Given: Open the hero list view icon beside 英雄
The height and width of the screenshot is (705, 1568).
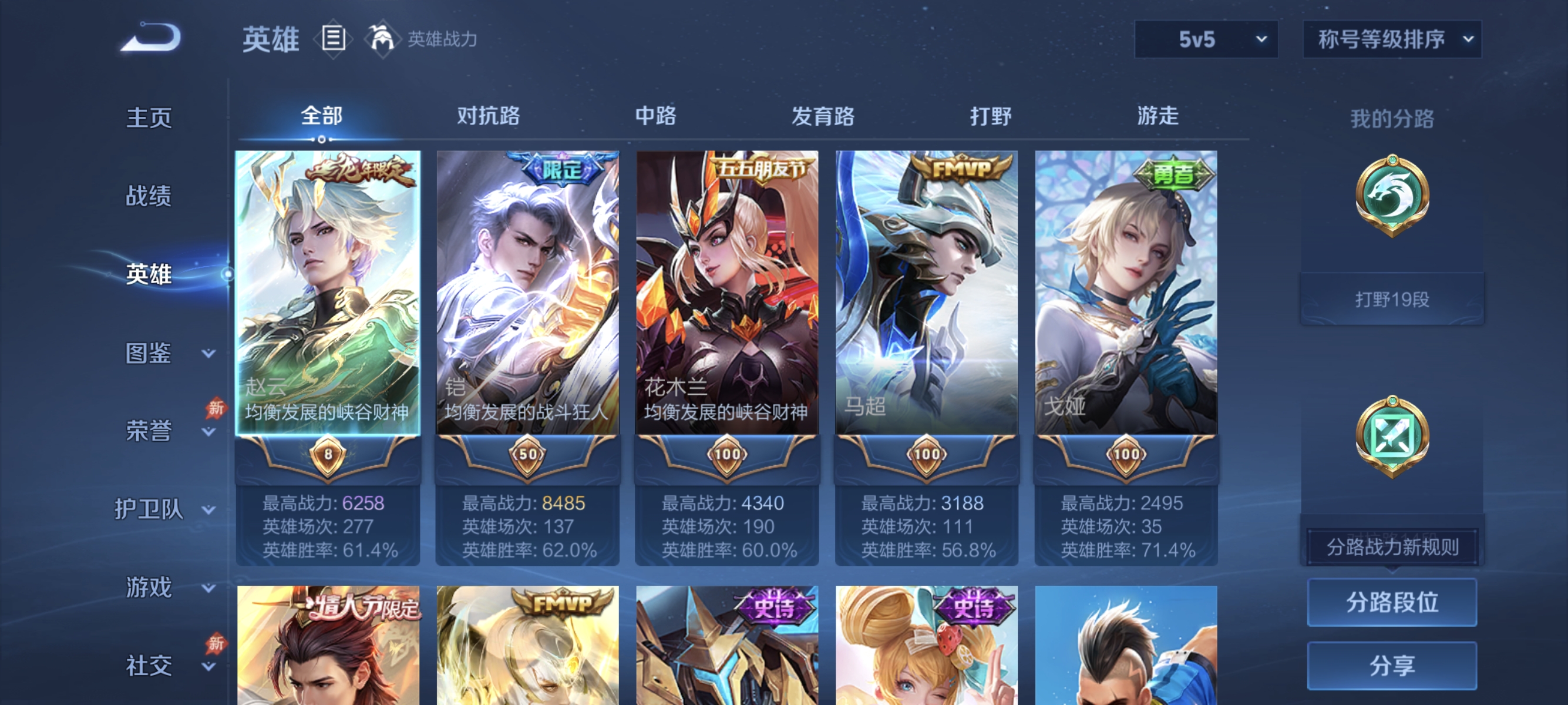Looking at the screenshot, I should [332, 38].
